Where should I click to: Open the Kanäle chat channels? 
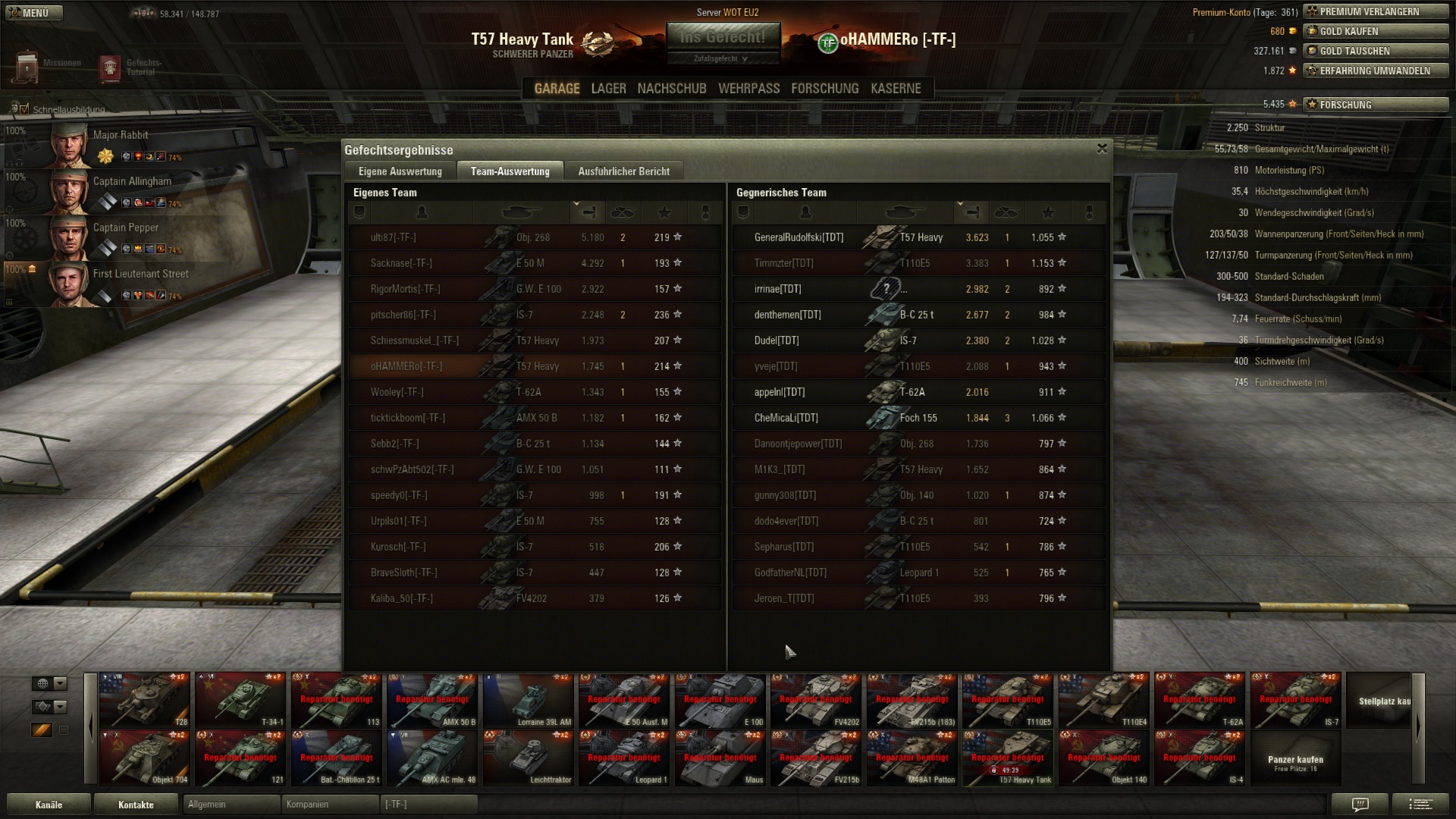[x=49, y=805]
